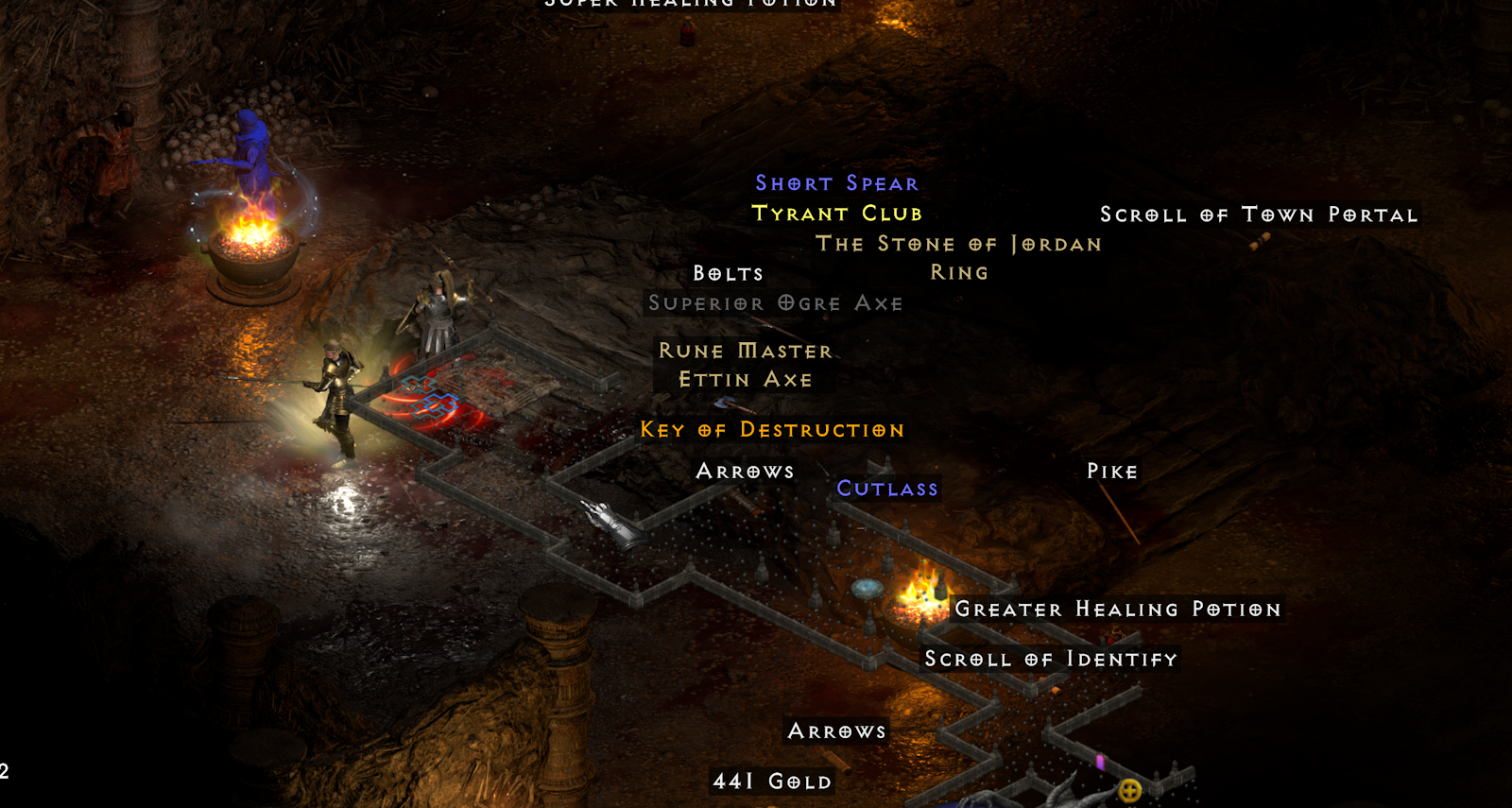The height and width of the screenshot is (808, 1512).
Task: Pick up the Tyrant Club unique item
Action: point(837,214)
